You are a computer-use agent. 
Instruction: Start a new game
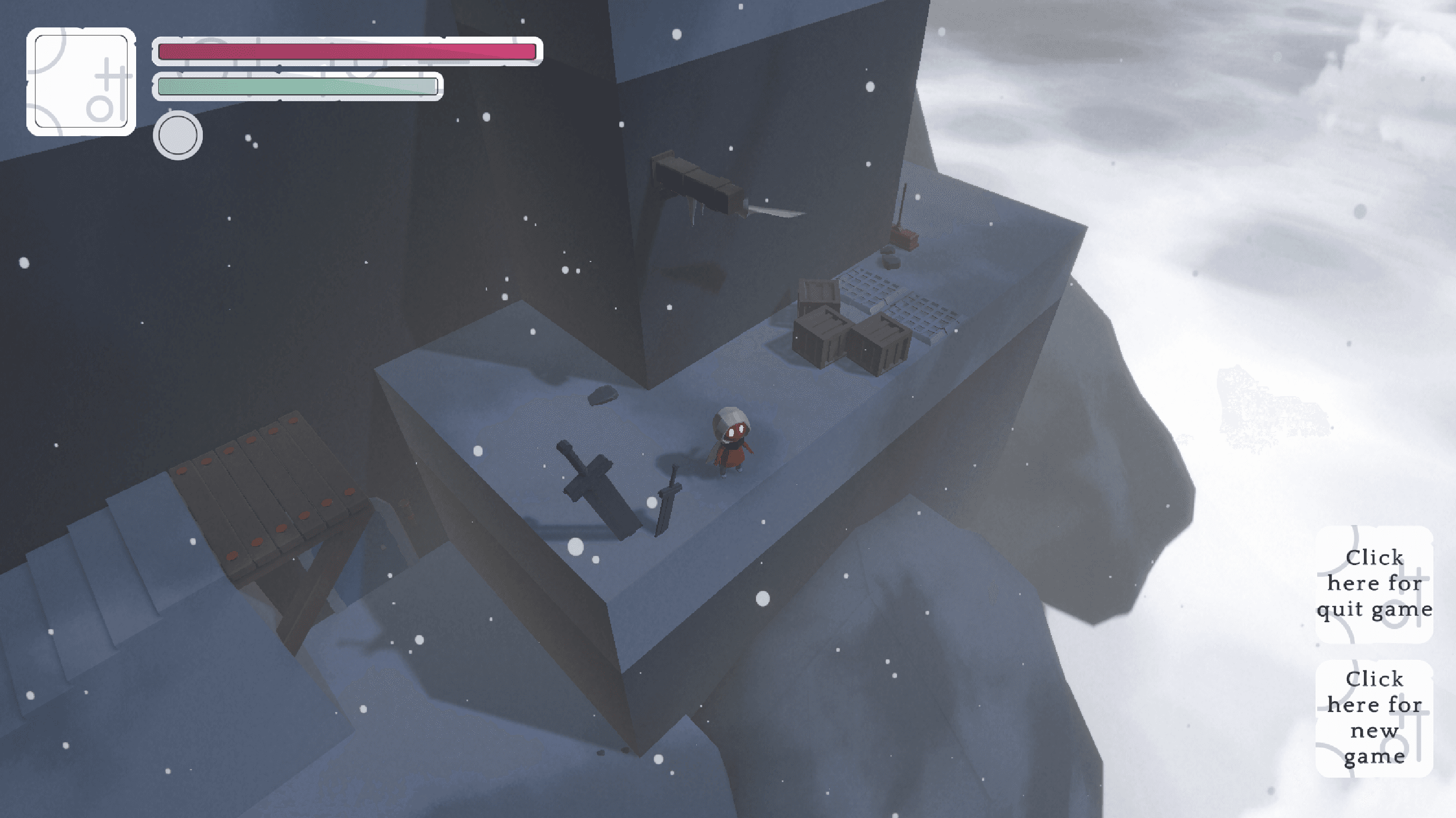click(1374, 717)
